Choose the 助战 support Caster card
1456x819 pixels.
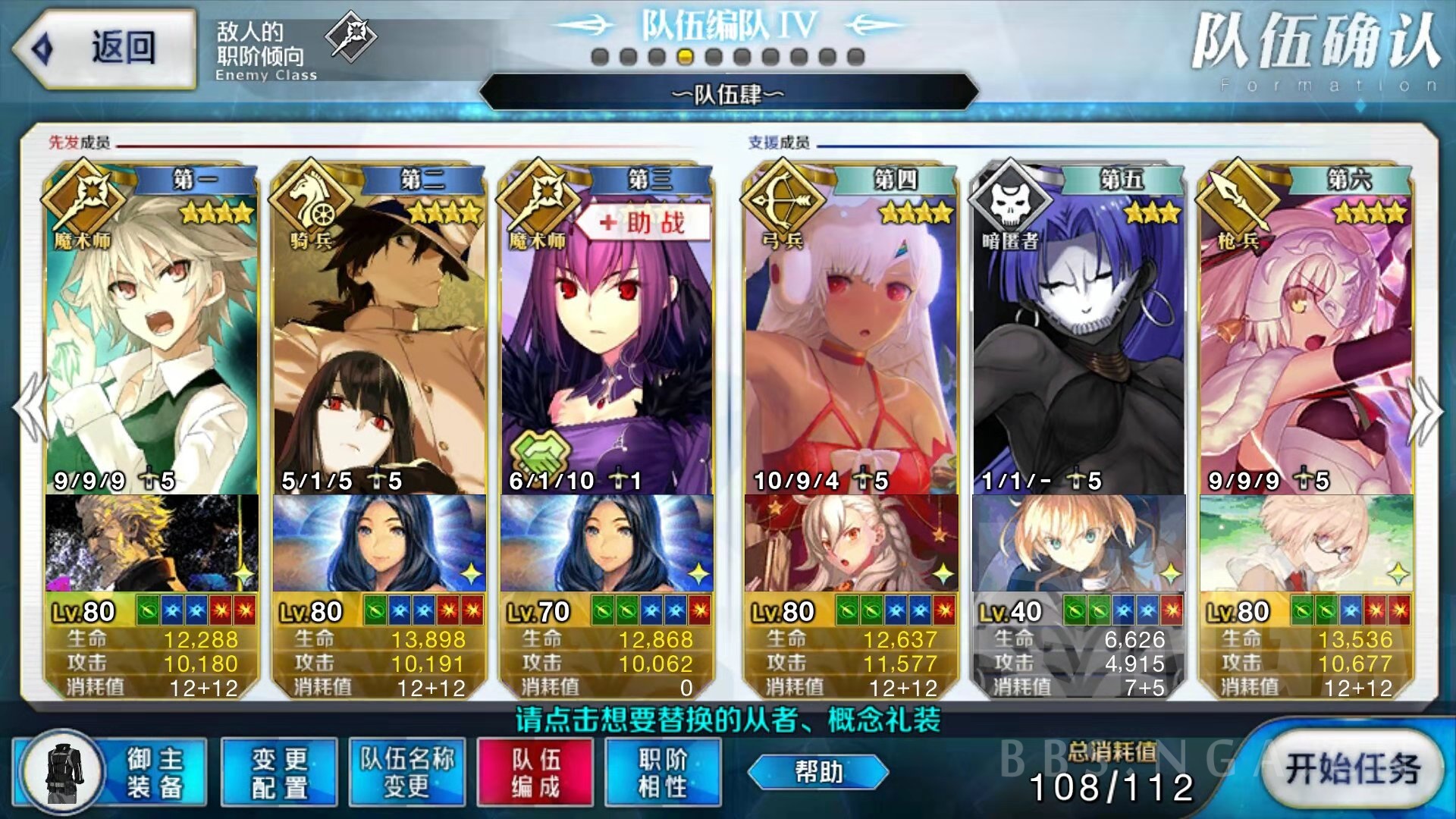click(607, 341)
